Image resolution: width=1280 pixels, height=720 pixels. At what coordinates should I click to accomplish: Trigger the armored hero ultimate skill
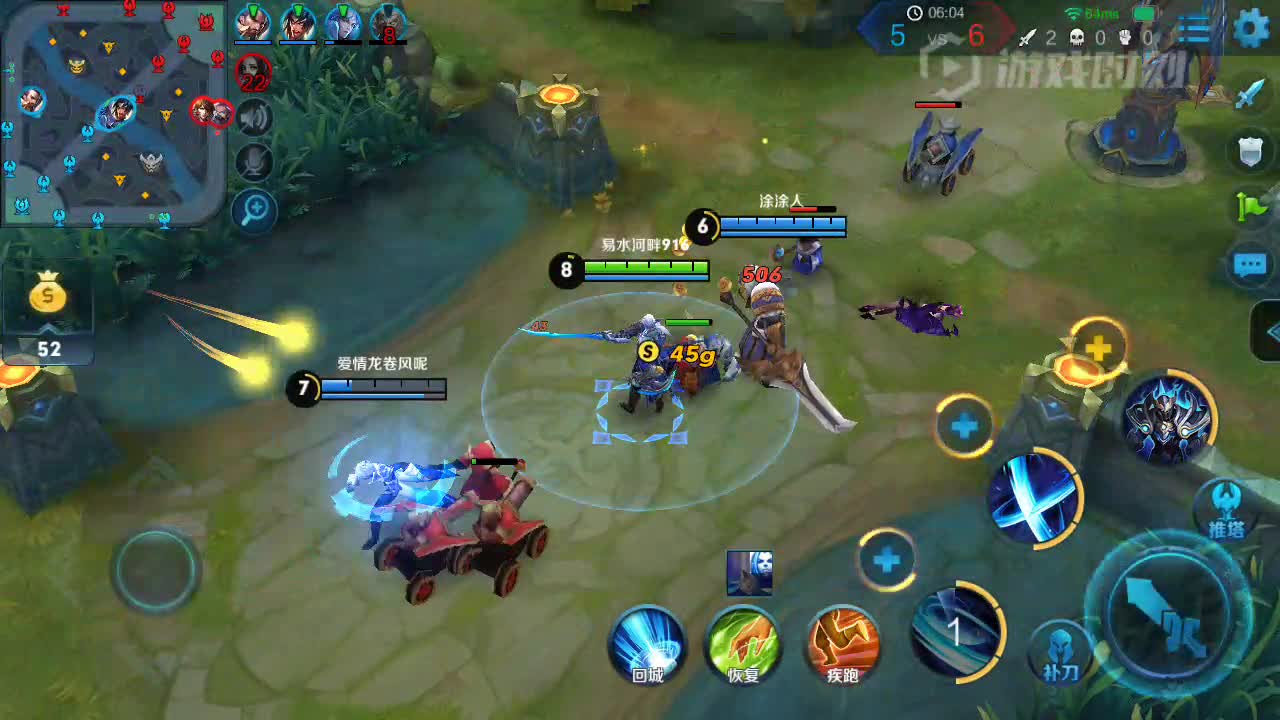[x=1167, y=418]
